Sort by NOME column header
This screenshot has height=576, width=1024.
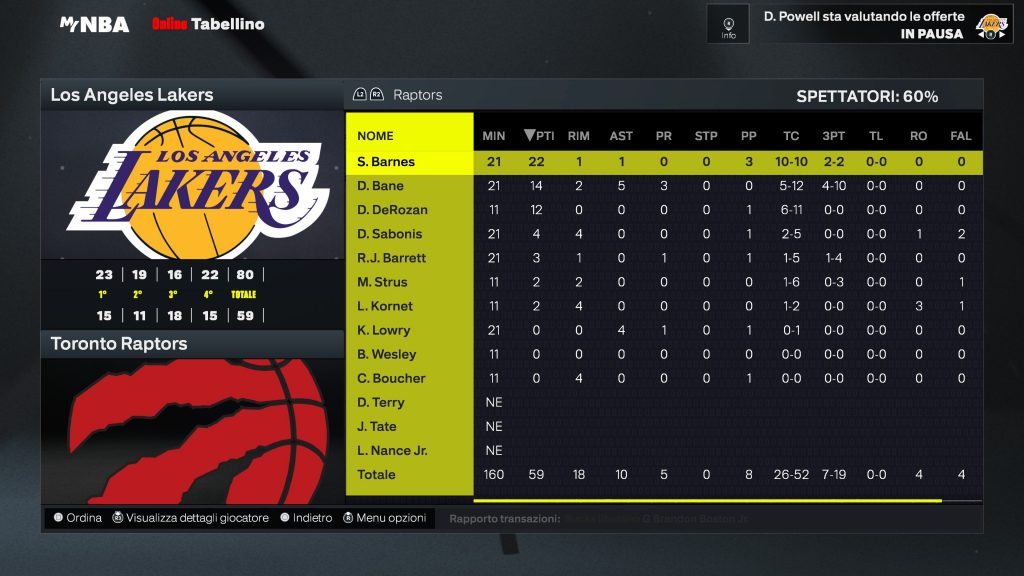point(376,136)
